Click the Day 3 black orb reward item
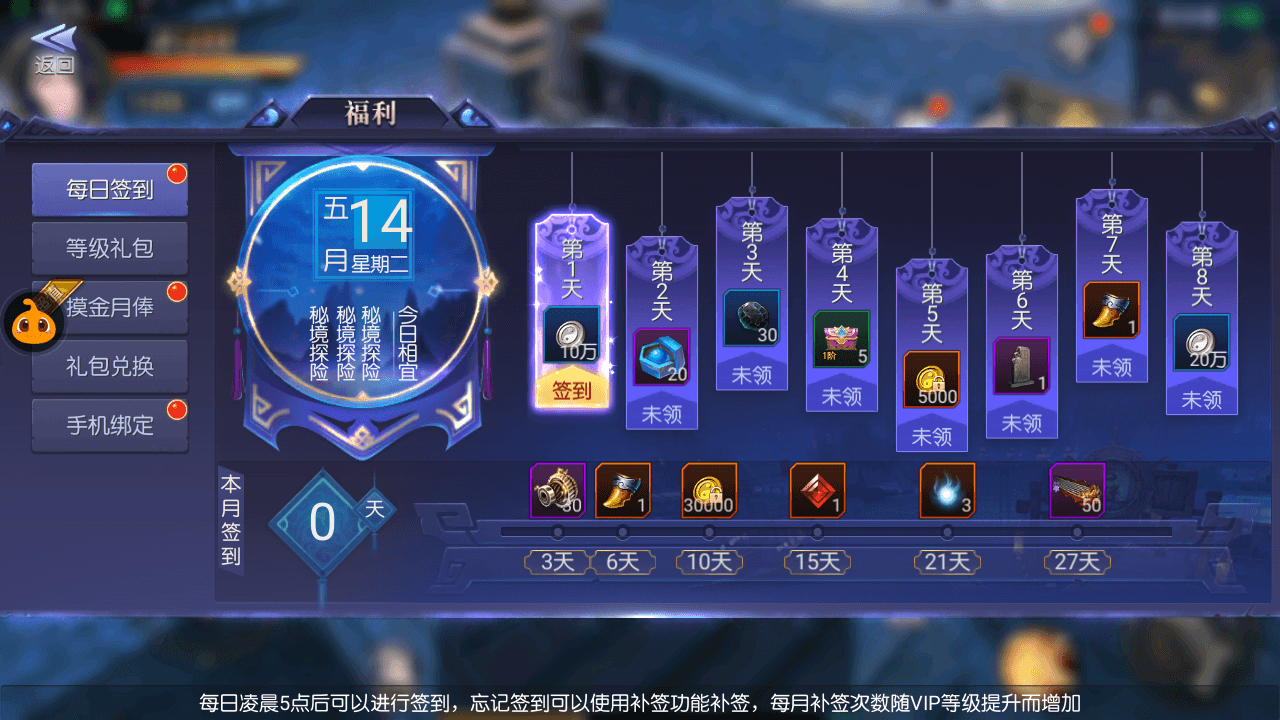Viewport: 1280px width, 720px height. pyautogui.click(x=750, y=318)
